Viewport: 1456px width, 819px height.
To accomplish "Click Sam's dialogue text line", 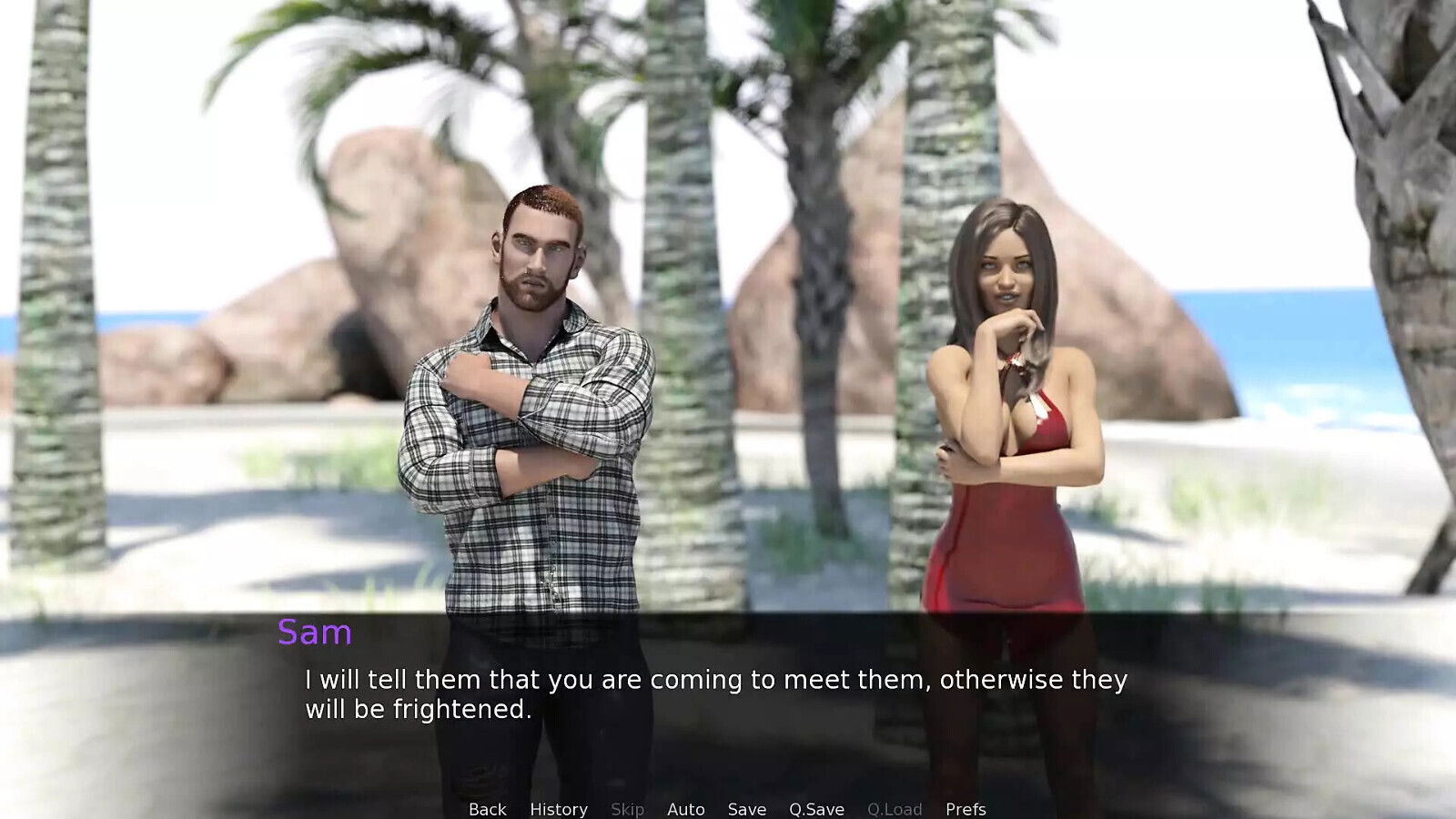I will pos(716,679).
